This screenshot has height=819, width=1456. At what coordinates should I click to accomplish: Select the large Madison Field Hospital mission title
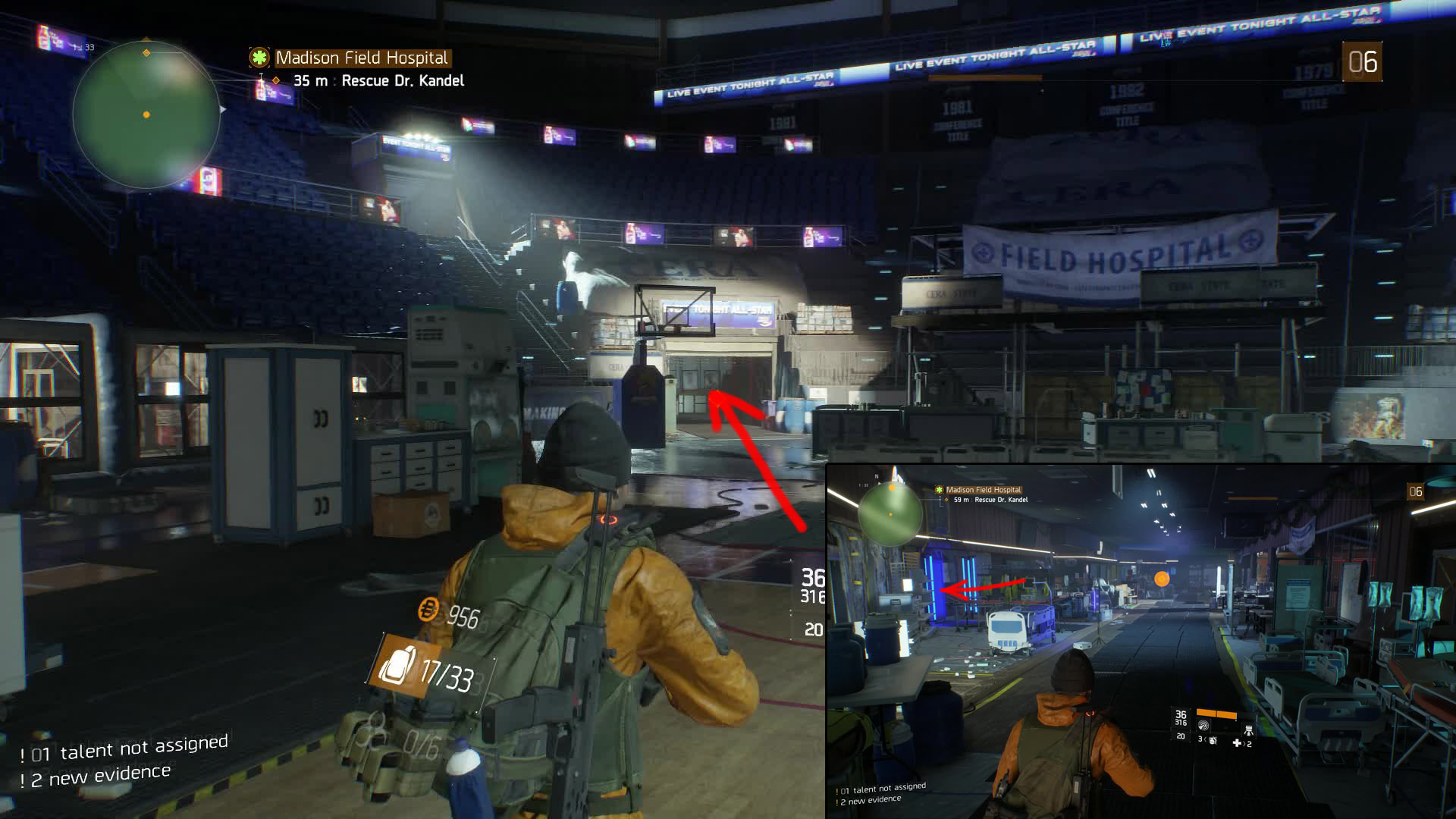362,58
